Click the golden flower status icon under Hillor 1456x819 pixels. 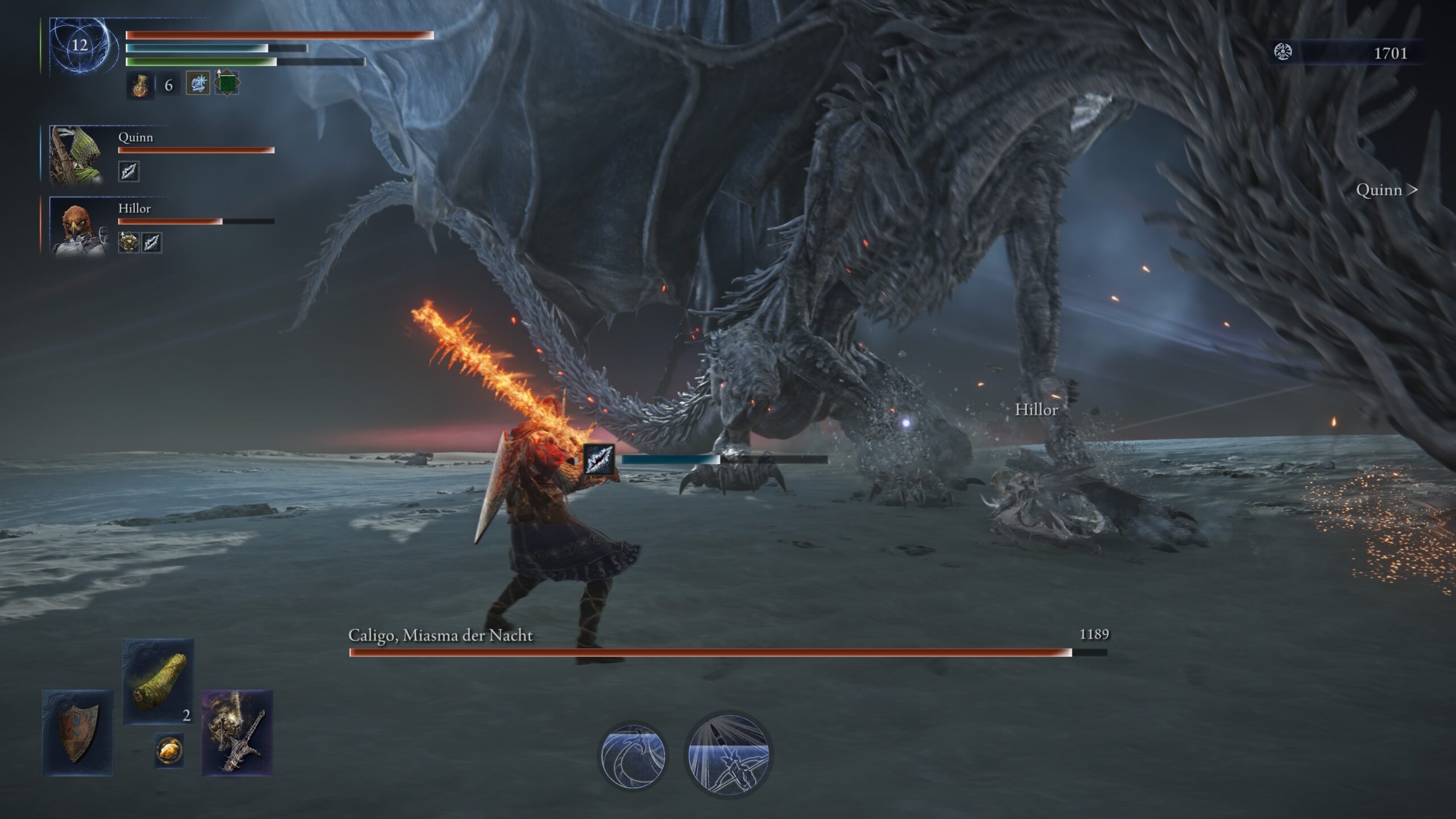click(x=129, y=242)
